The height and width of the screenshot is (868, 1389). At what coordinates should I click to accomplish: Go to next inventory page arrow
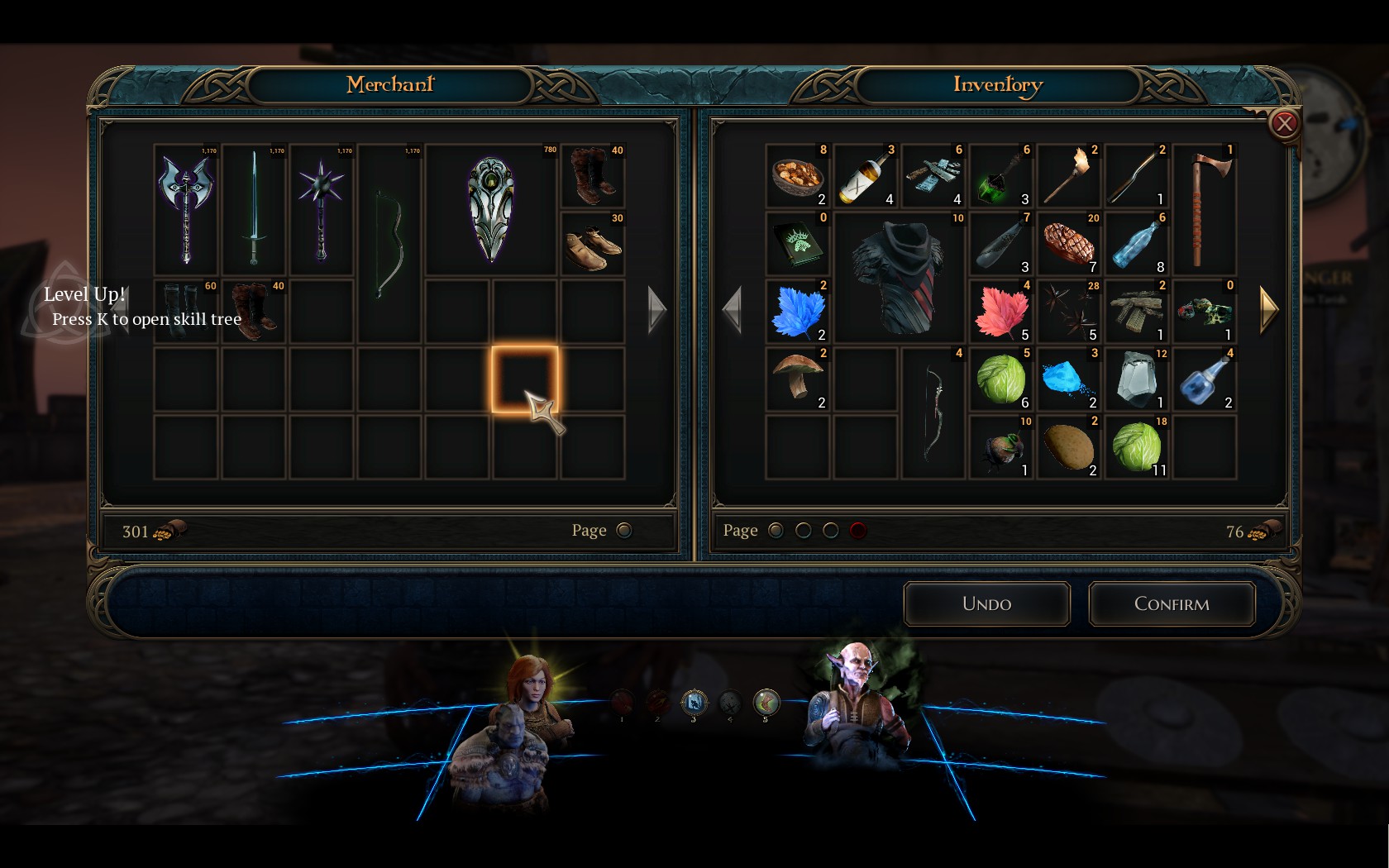coord(1269,310)
